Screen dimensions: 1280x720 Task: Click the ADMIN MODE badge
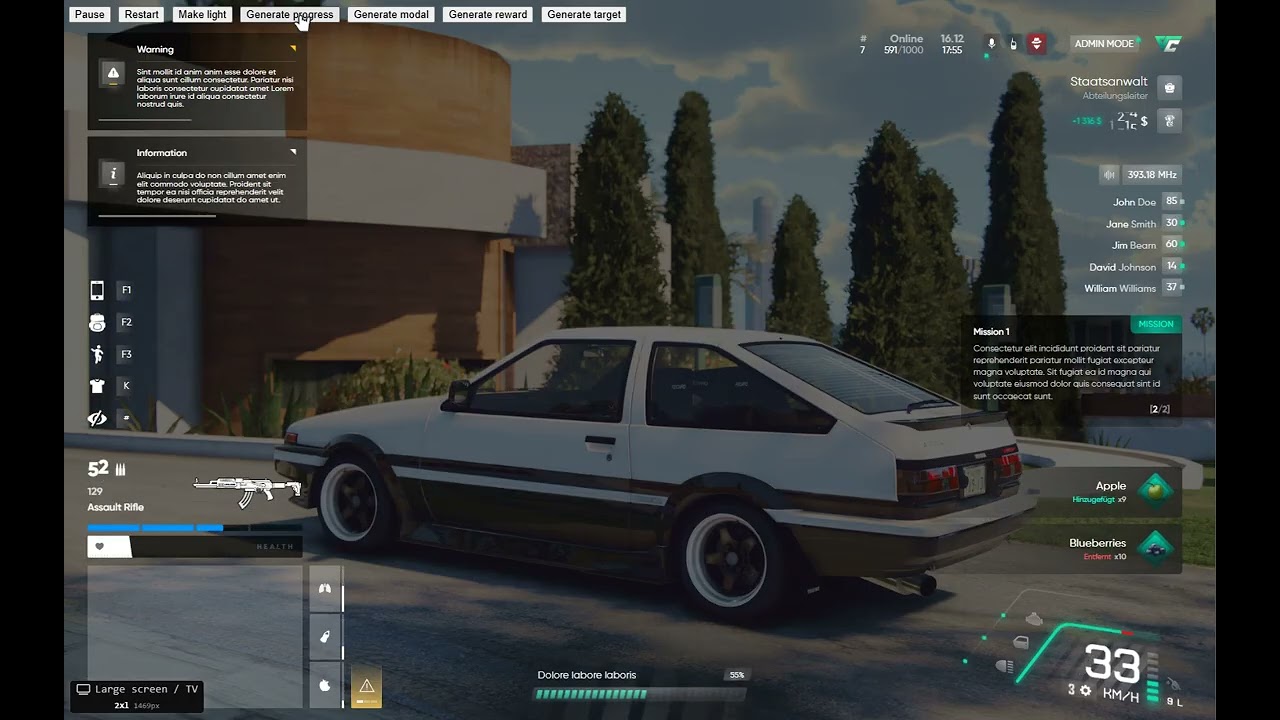coord(1104,44)
